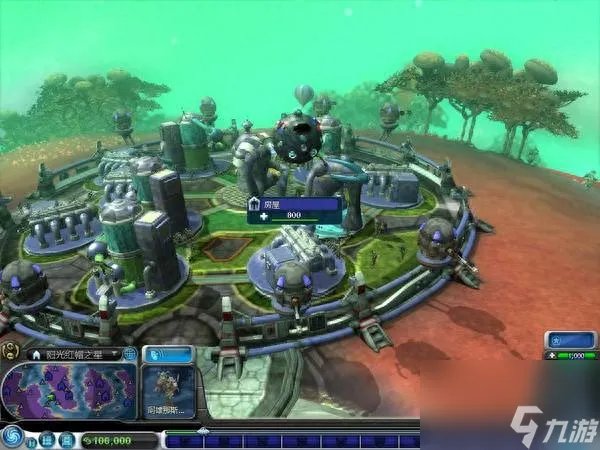
Task: Open the blue tab above the vehicle portrait
Action: [167, 354]
